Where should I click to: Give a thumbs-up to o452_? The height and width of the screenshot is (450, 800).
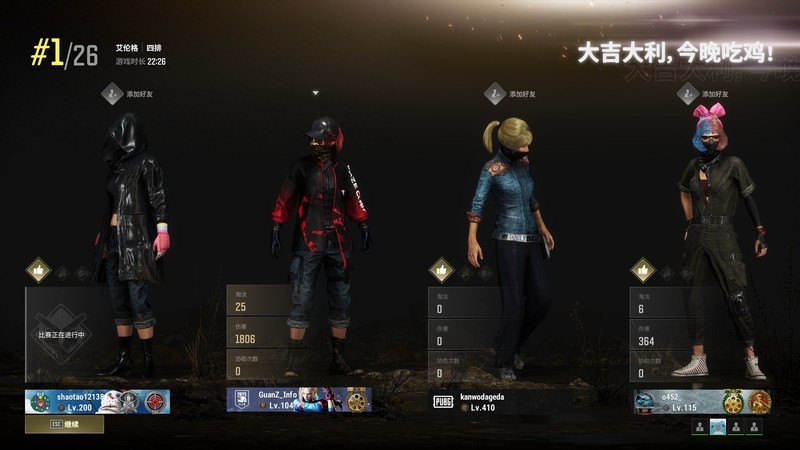(x=643, y=270)
